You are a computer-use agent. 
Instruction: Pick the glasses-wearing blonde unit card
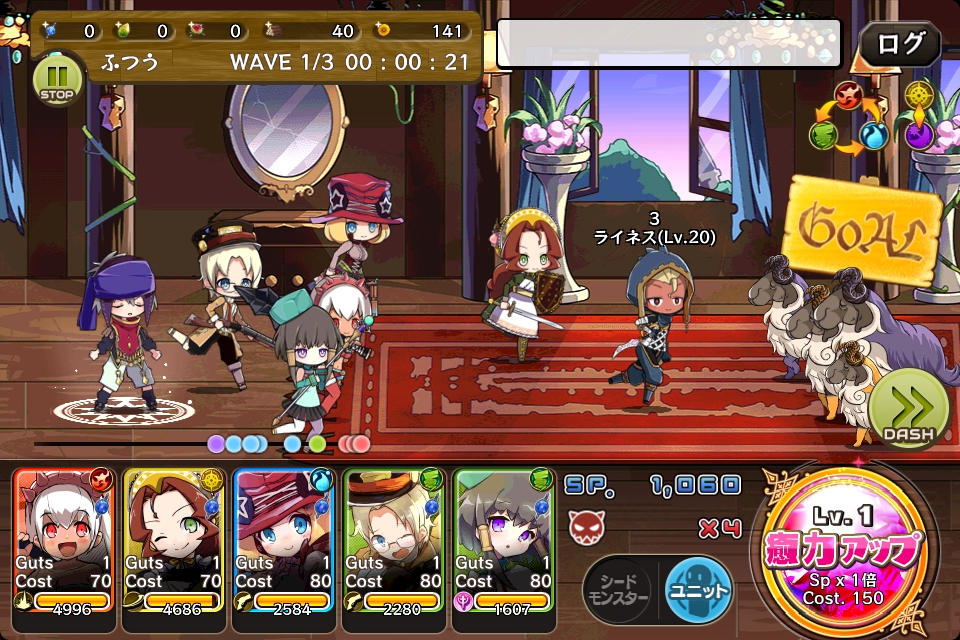[394, 540]
